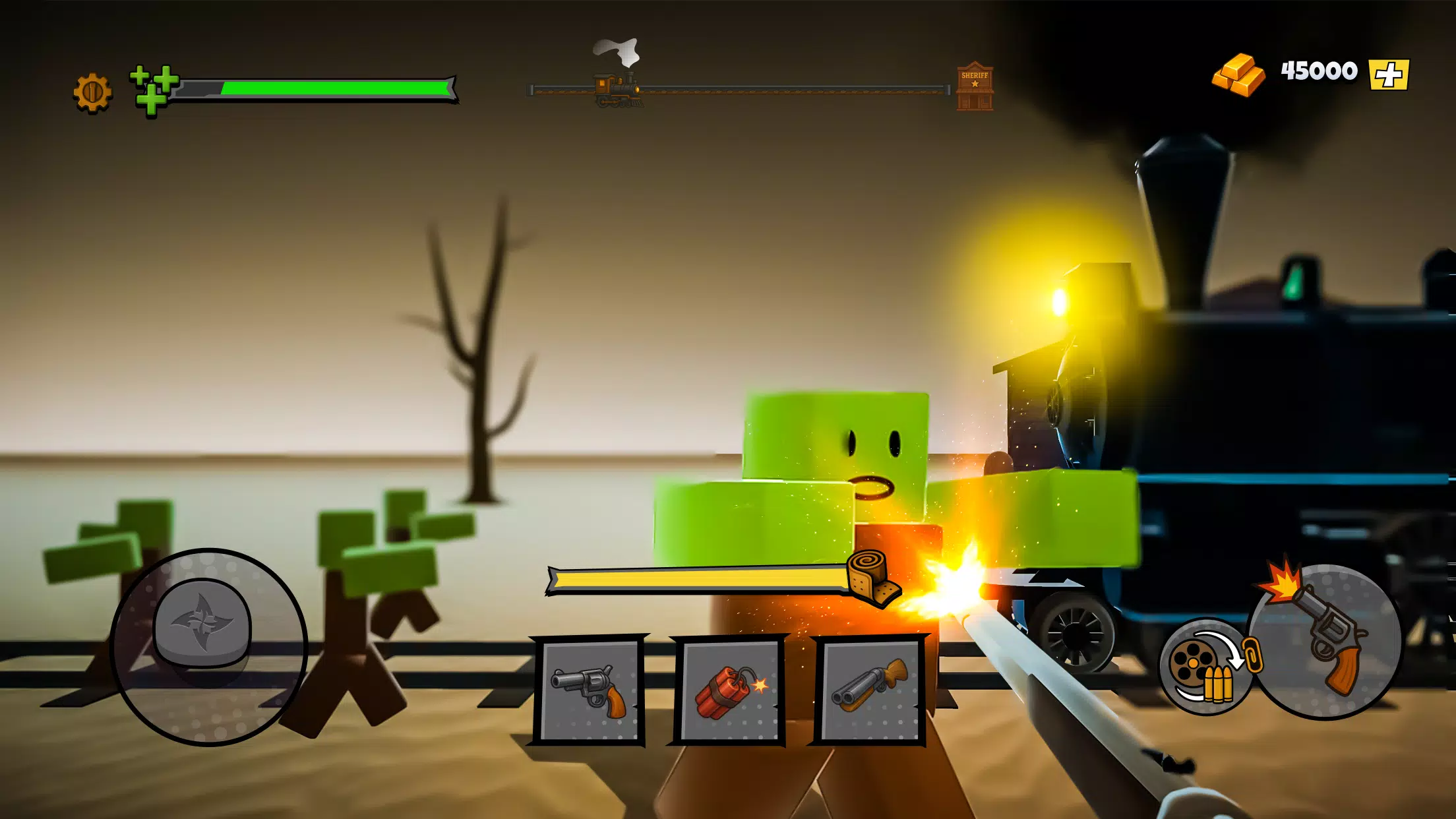Select the revolver weapon slot
Viewport: 1456px width, 819px height.
589,690
